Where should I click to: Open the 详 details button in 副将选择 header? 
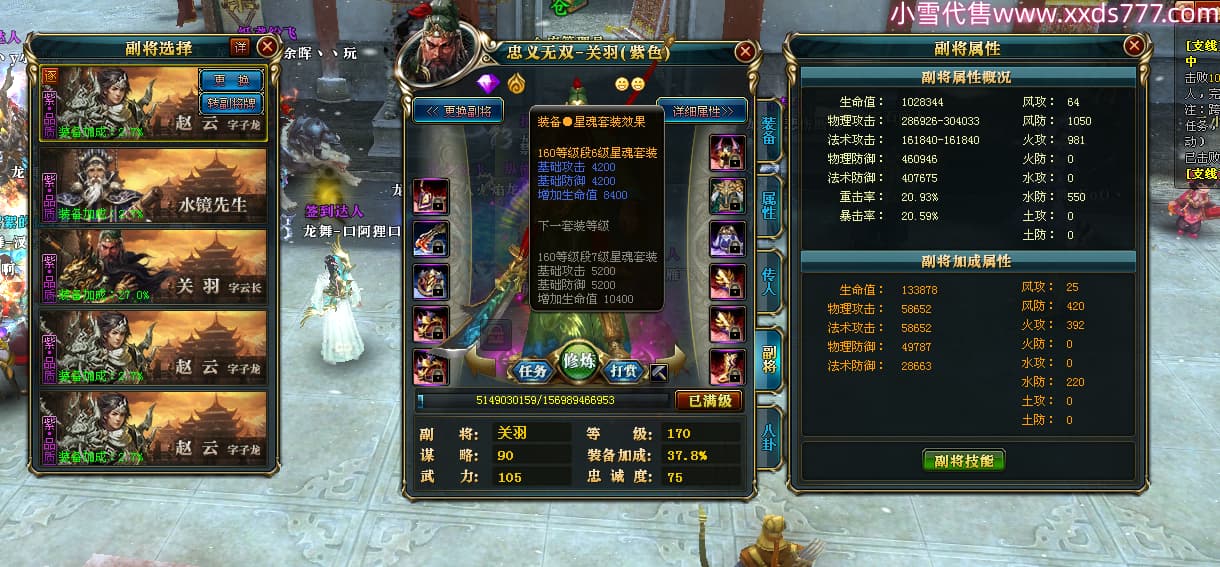[x=240, y=46]
